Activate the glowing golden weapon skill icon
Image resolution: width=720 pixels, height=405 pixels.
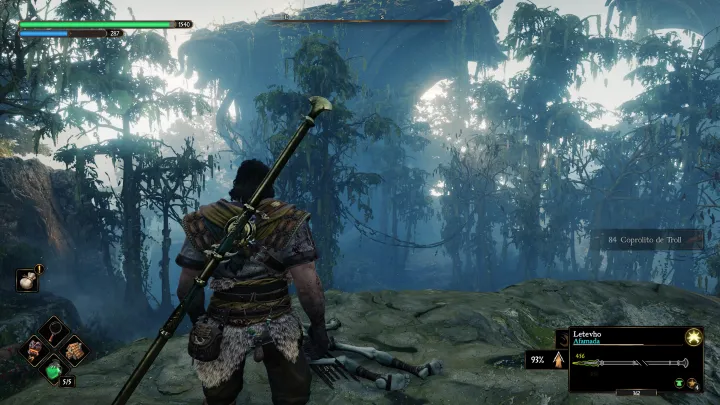pos(691,340)
